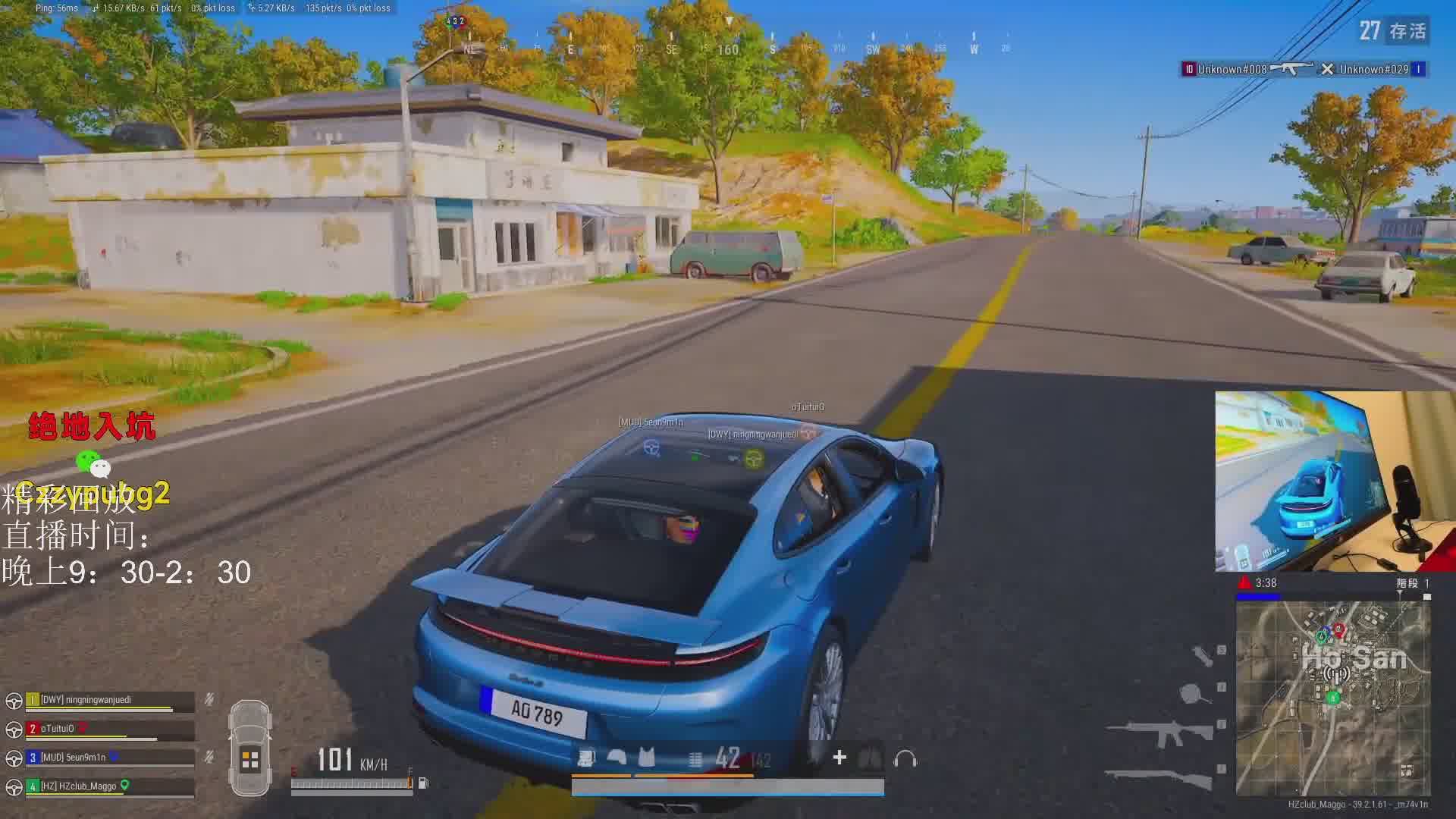Equip the frying pan melee slot
1456x819 pixels.
[x=1193, y=693]
